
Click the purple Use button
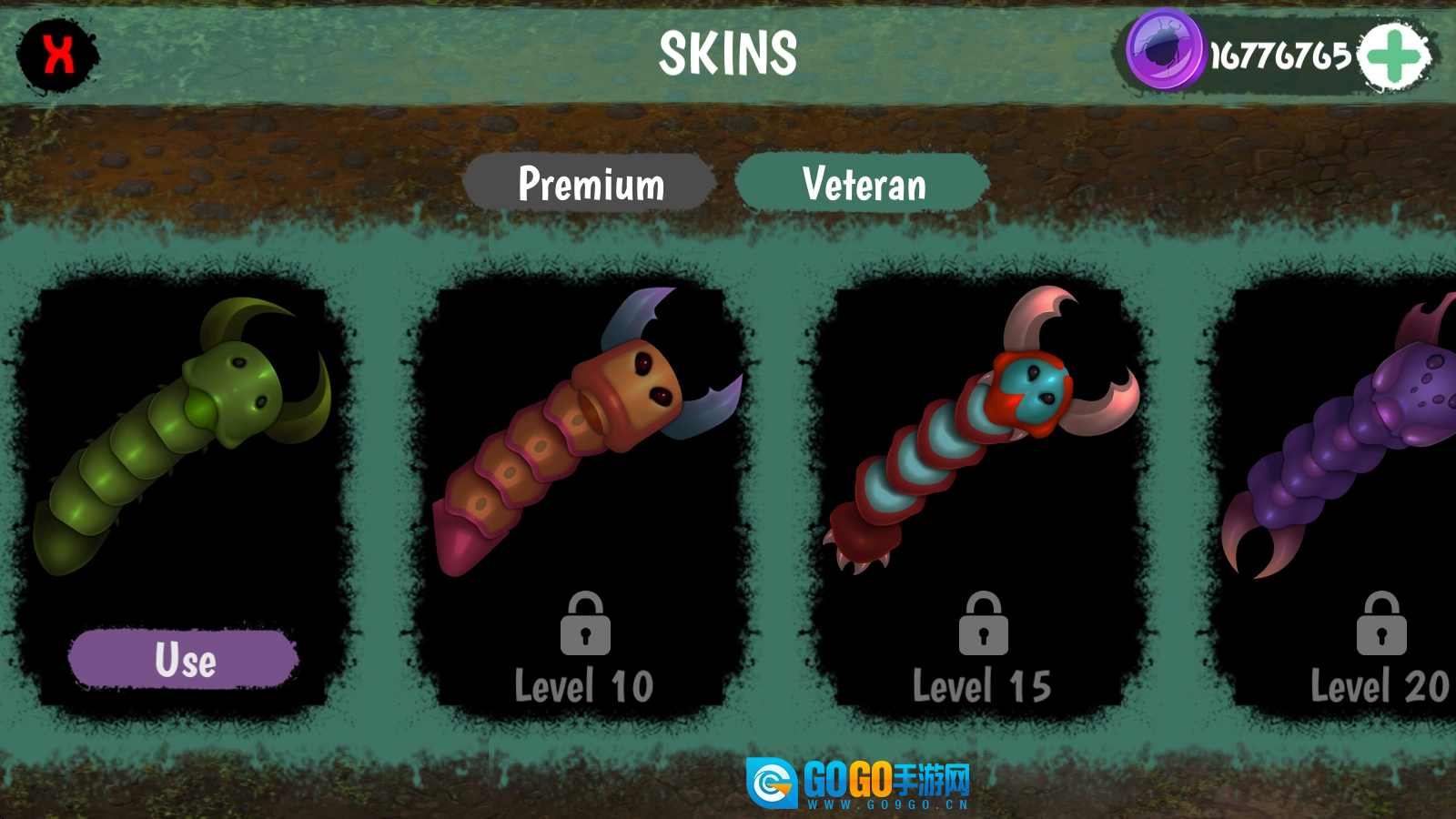point(184,659)
